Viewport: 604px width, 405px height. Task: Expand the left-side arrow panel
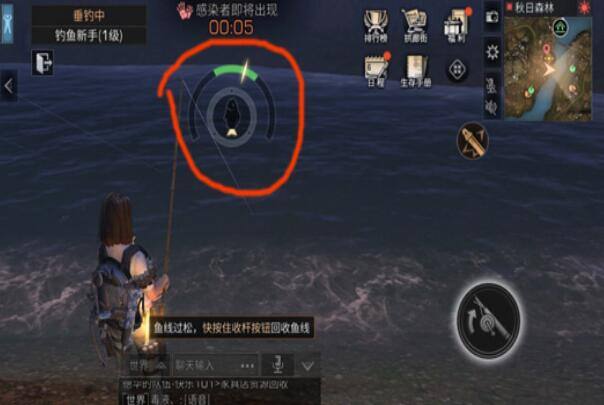click(x=9, y=87)
